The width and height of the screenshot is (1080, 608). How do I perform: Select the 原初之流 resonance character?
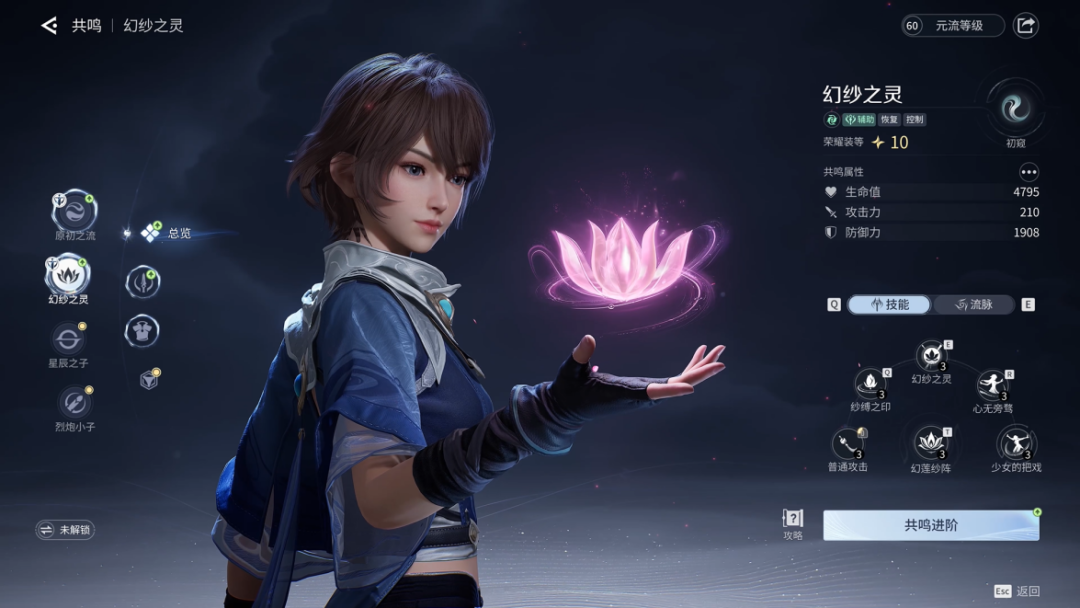tap(74, 210)
